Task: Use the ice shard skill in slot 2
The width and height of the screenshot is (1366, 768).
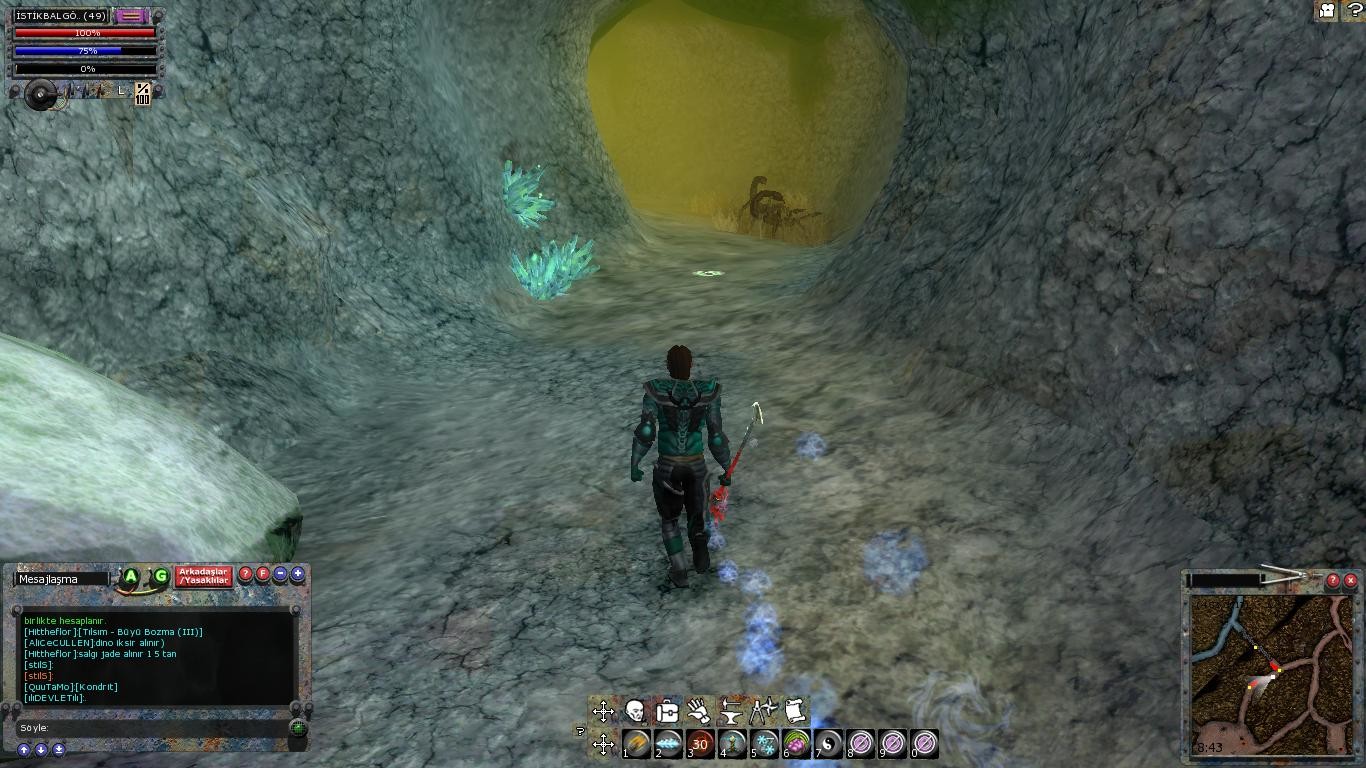Action: coord(668,744)
